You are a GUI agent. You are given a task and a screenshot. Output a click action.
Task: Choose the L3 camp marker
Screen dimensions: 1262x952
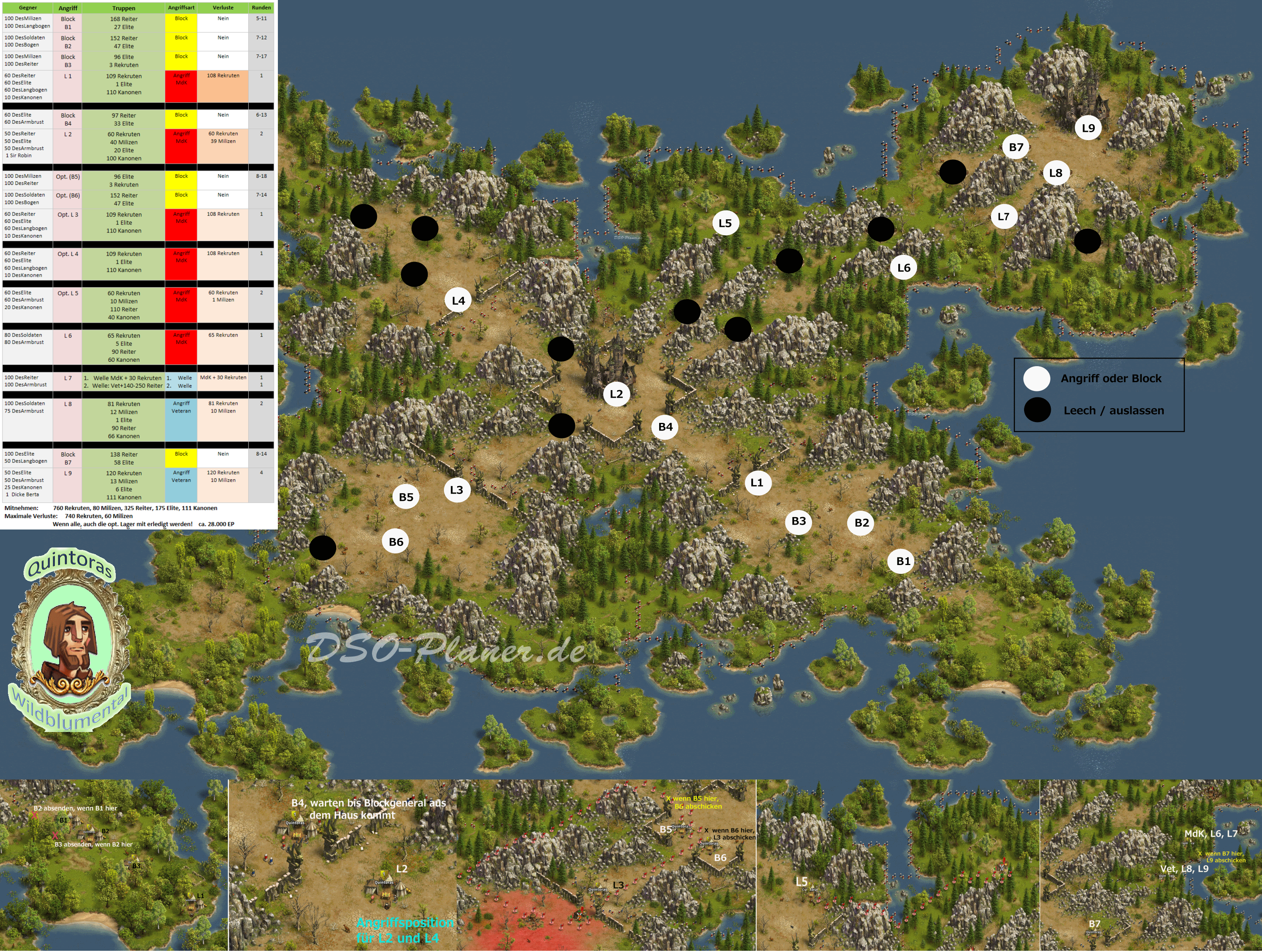[x=456, y=490]
